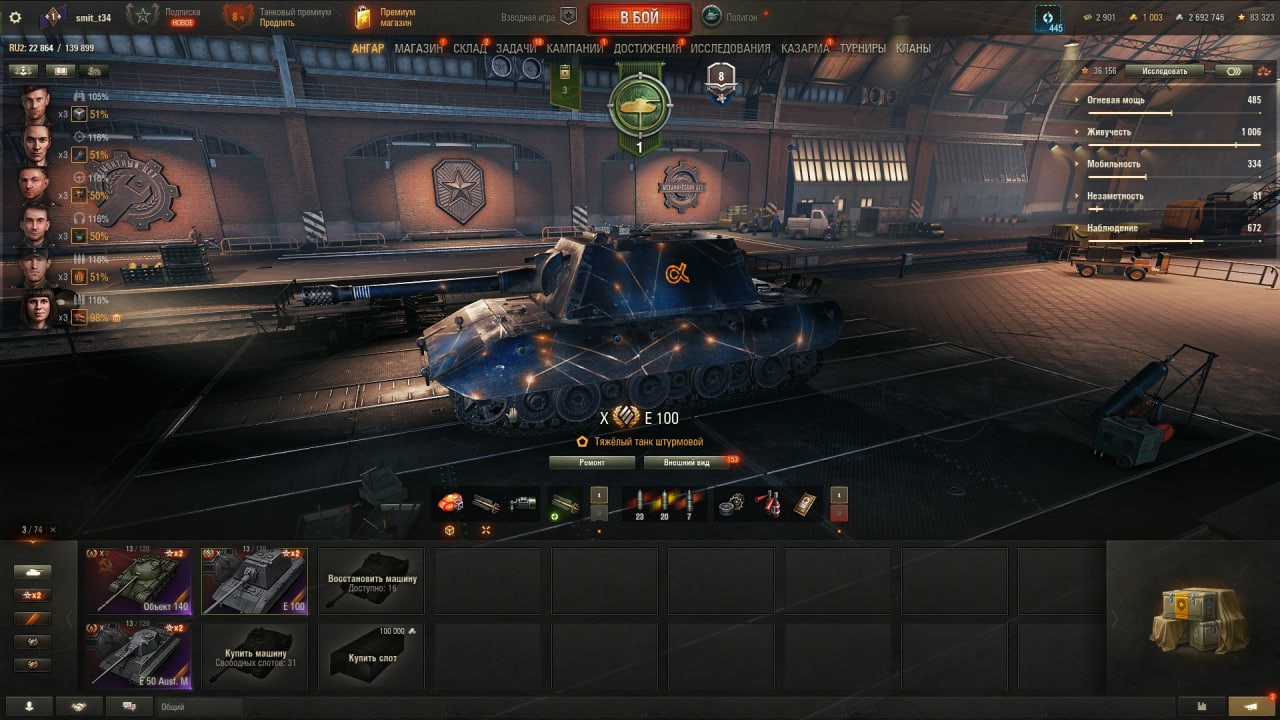
Task: Select the Объект 140 tank in carousel
Action: [x=138, y=580]
